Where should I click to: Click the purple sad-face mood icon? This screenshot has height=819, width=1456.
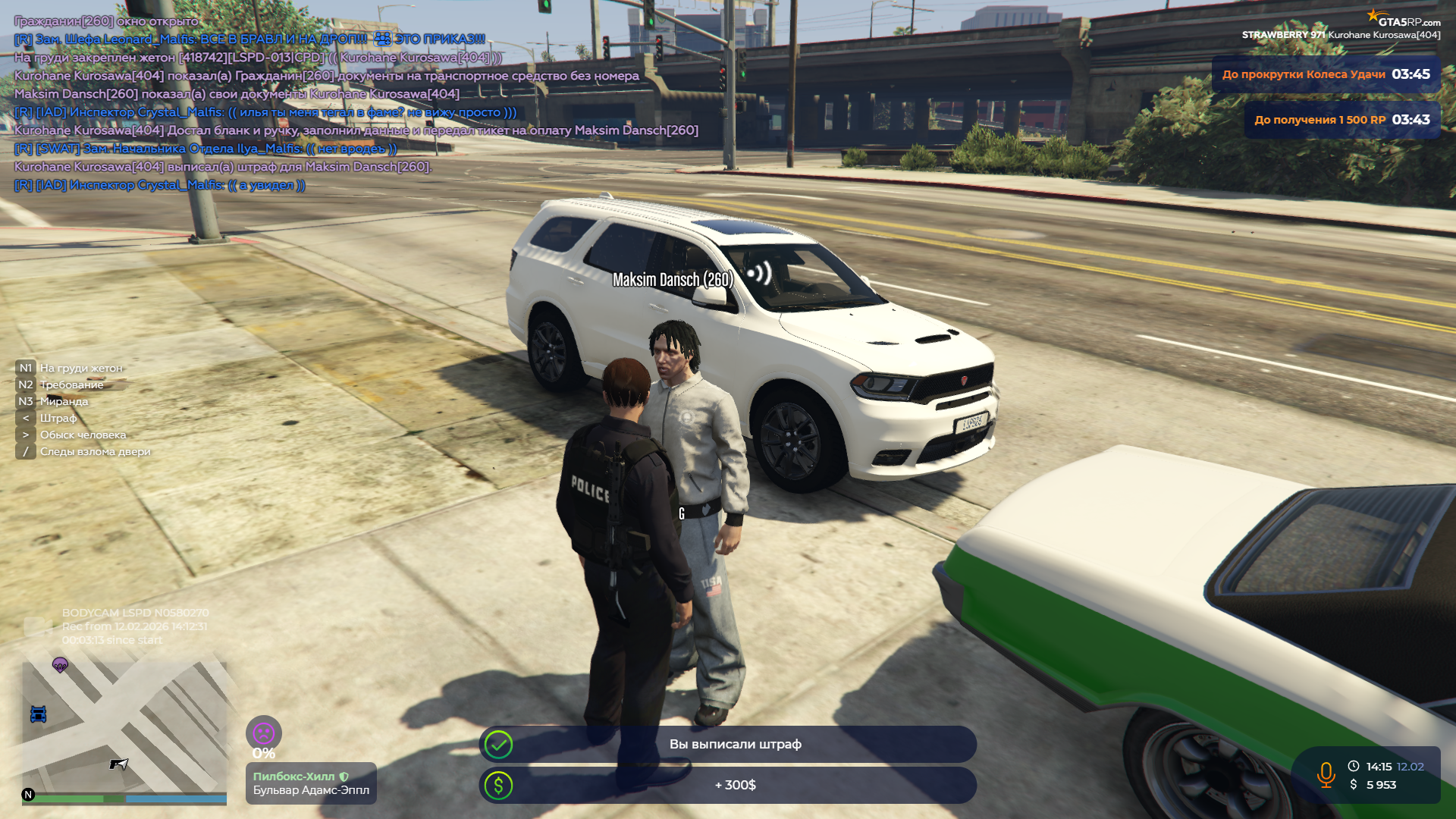263,733
